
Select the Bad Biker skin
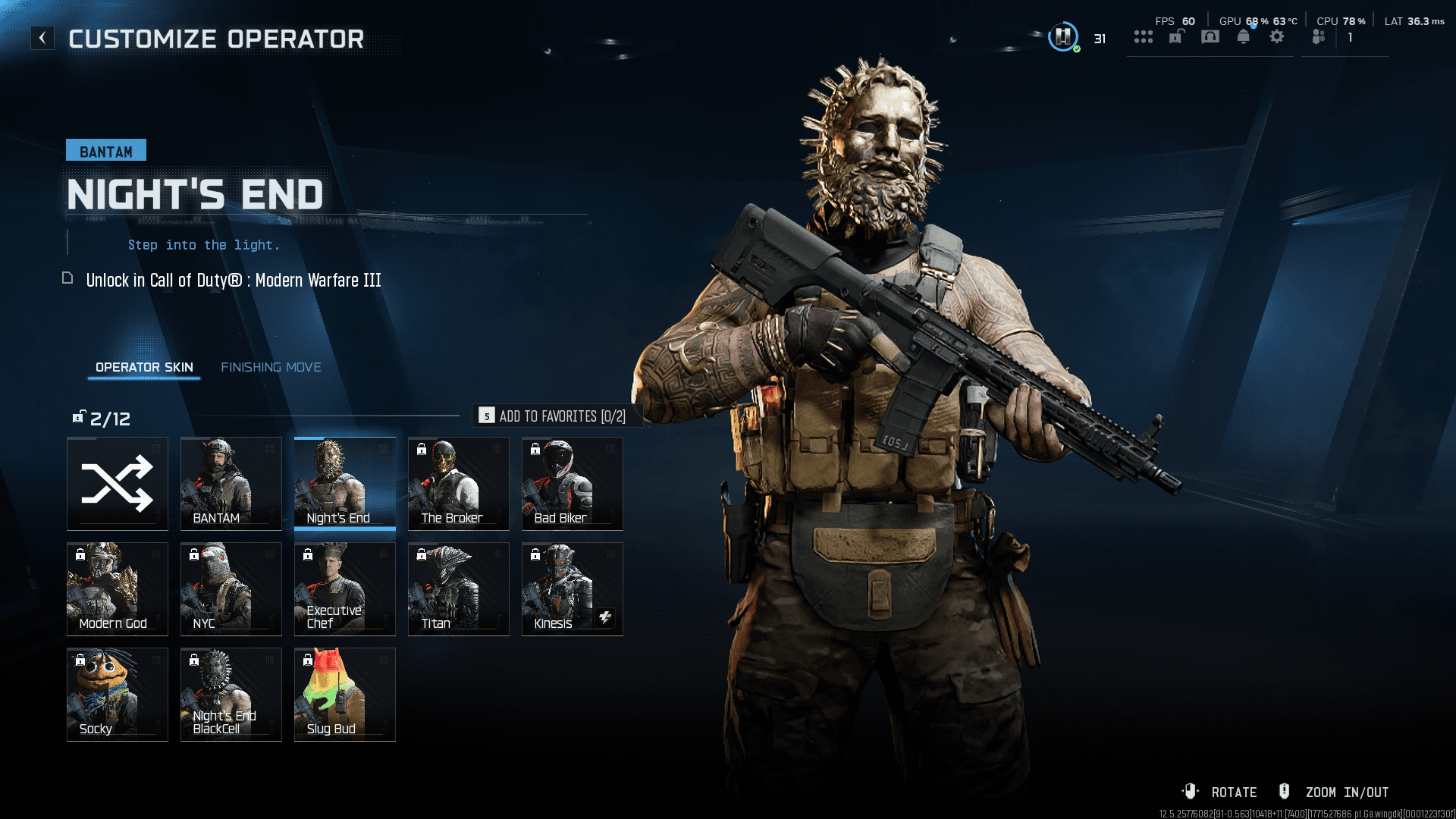(x=573, y=484)
